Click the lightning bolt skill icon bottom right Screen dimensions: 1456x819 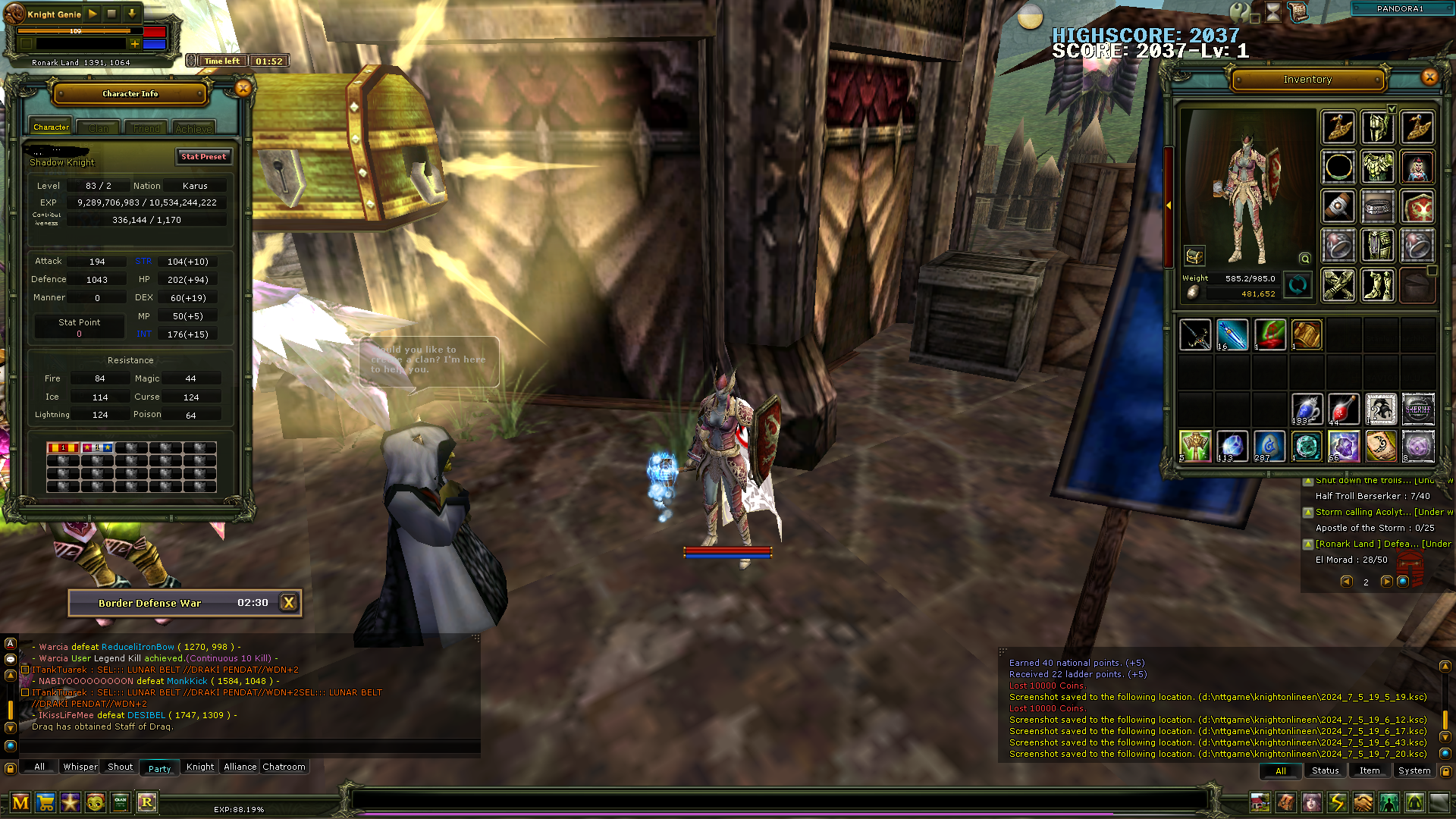click(x=1337, y=802)
